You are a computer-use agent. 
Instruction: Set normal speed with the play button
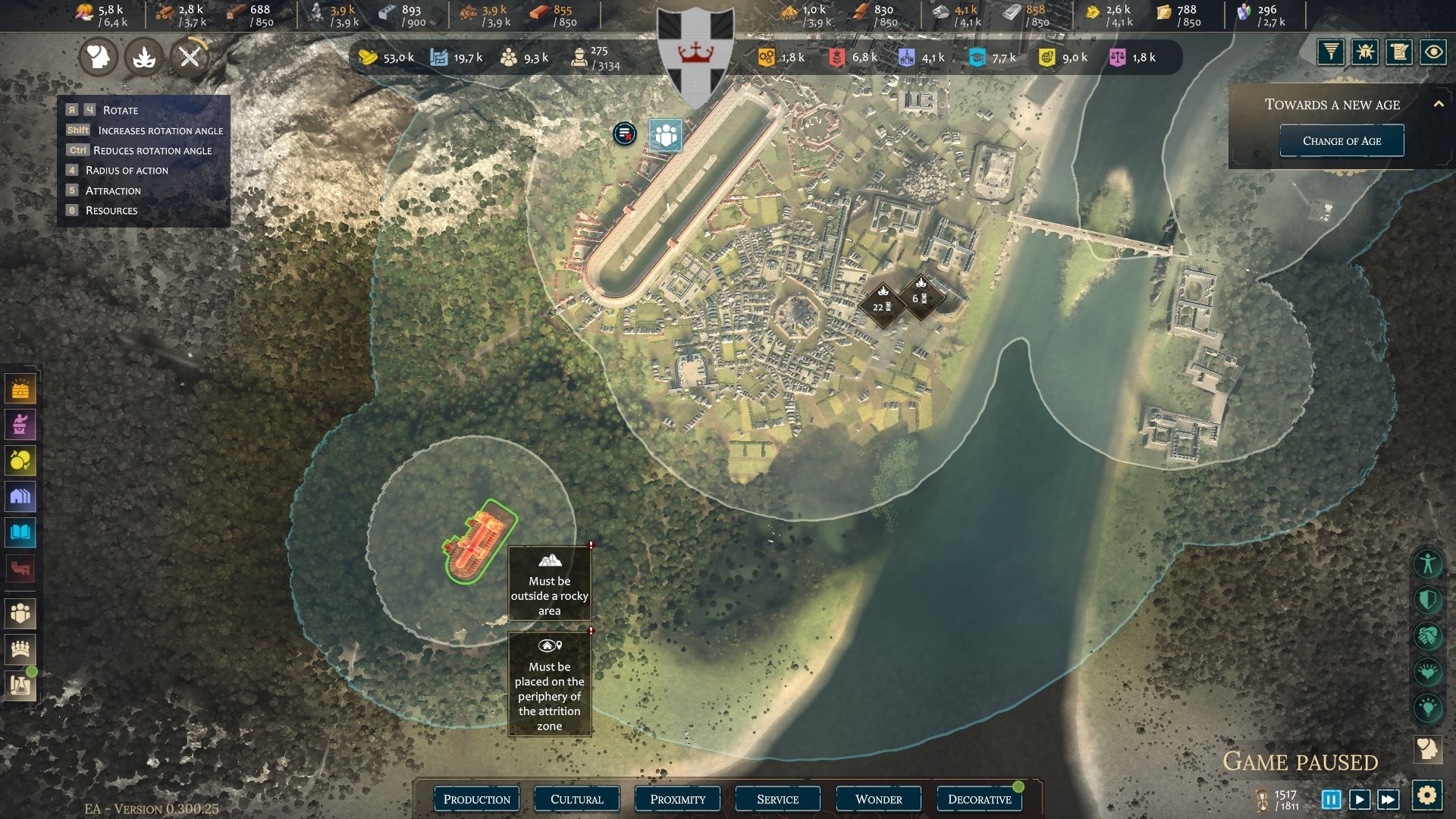(x=1360, y=799)
